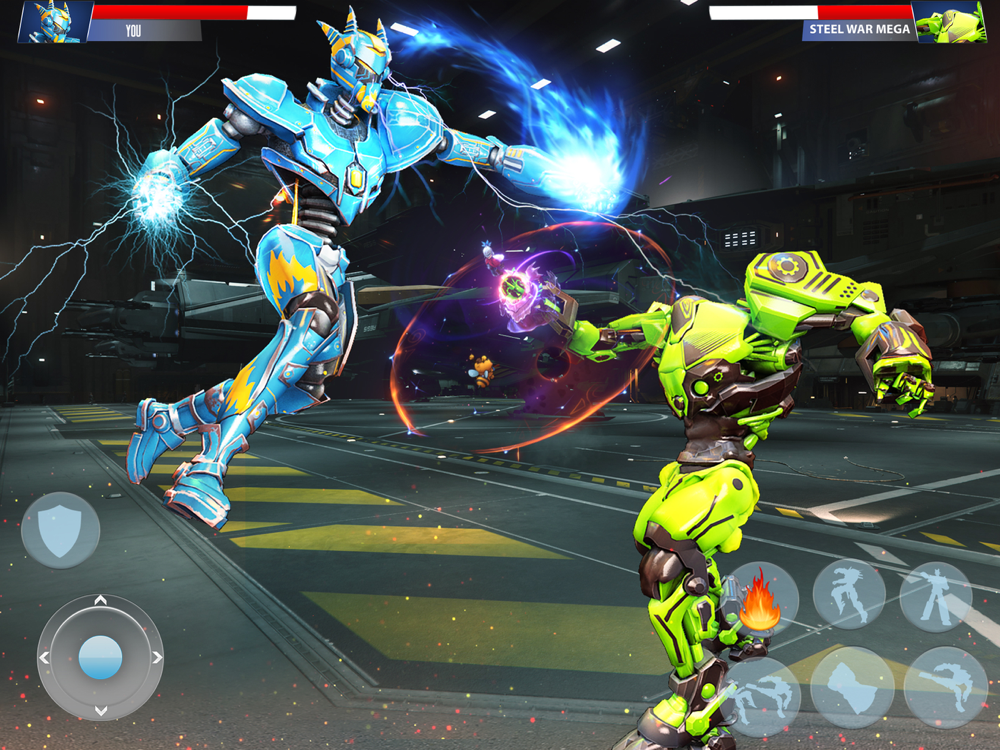The height and width of the screenshot is (750, 1000).
Task: Move left with the joystick's left arrow
Action: tap(44, 657)
